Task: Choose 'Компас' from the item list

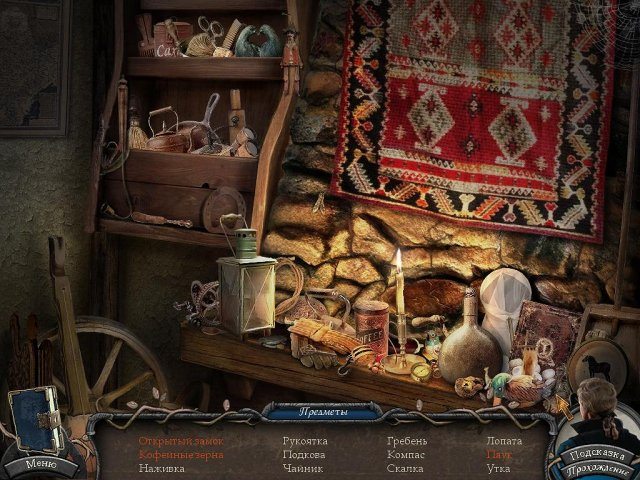Action: tap(406, 454)
